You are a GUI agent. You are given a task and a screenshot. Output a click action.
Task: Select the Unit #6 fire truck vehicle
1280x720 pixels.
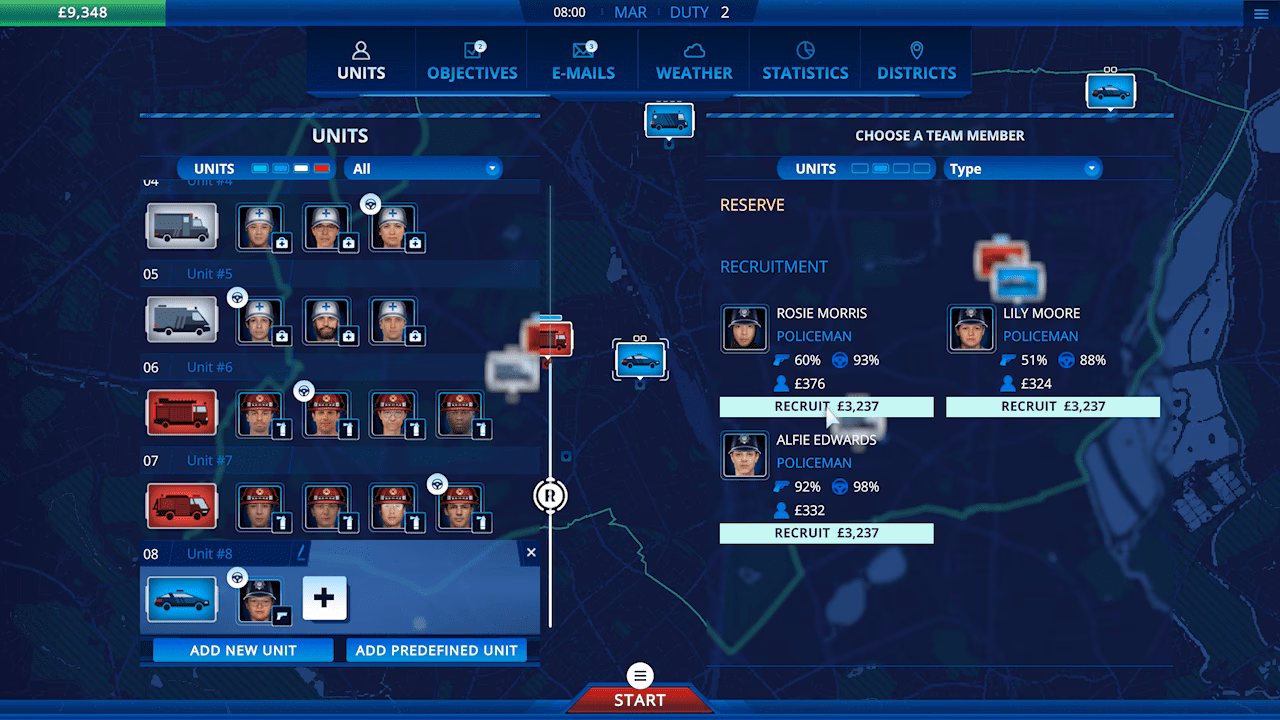click(x=182, y=413)
